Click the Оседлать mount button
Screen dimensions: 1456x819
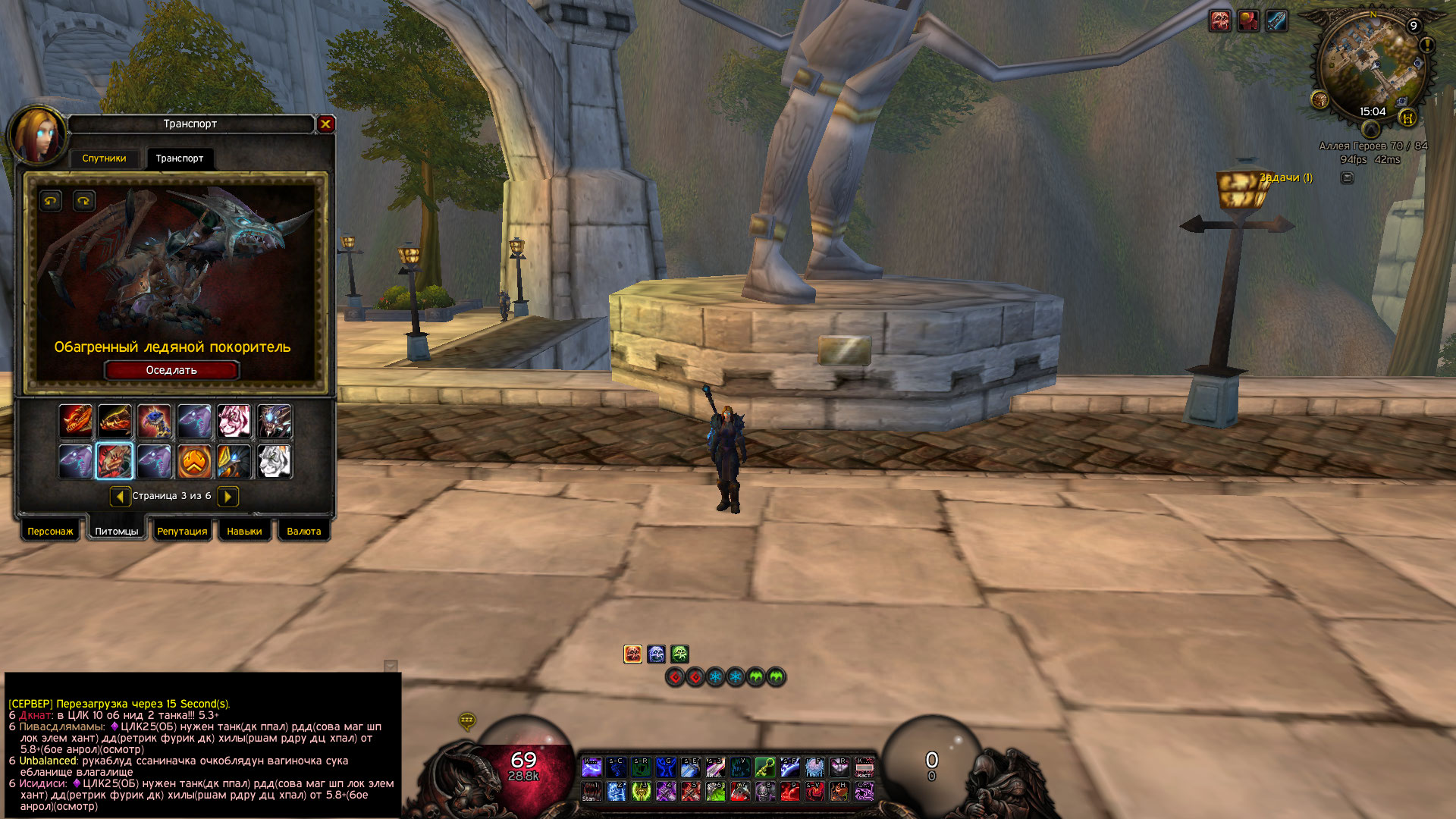[171, 370]
